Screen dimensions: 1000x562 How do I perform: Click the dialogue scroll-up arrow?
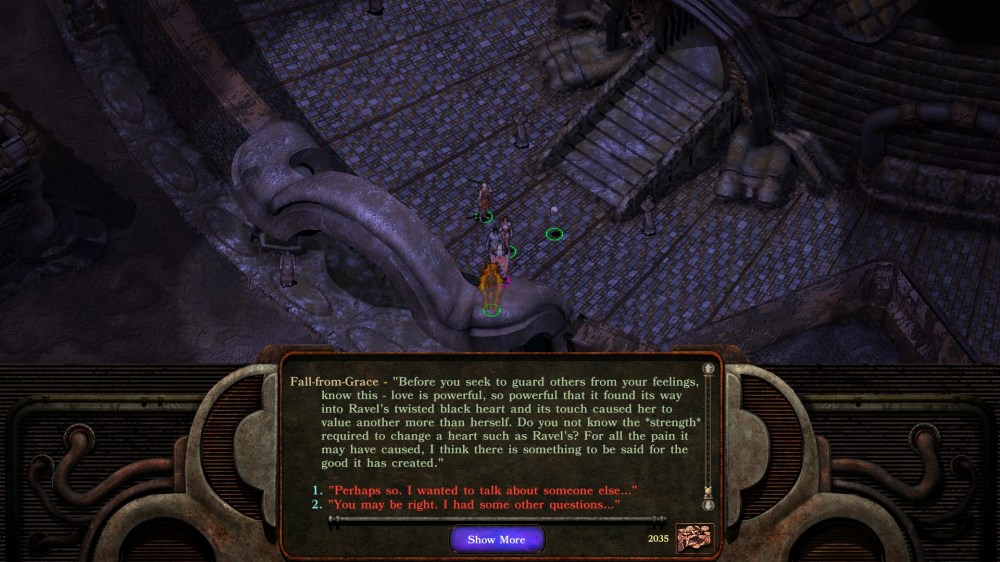pos(709,369)
